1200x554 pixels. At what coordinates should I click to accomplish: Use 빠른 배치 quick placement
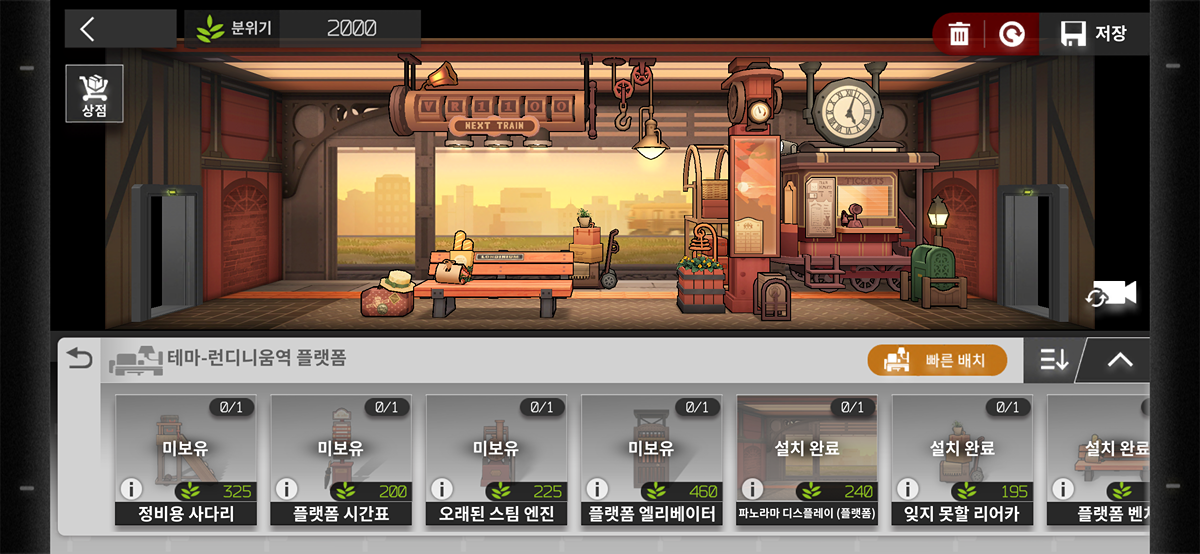tap(937, 360)
